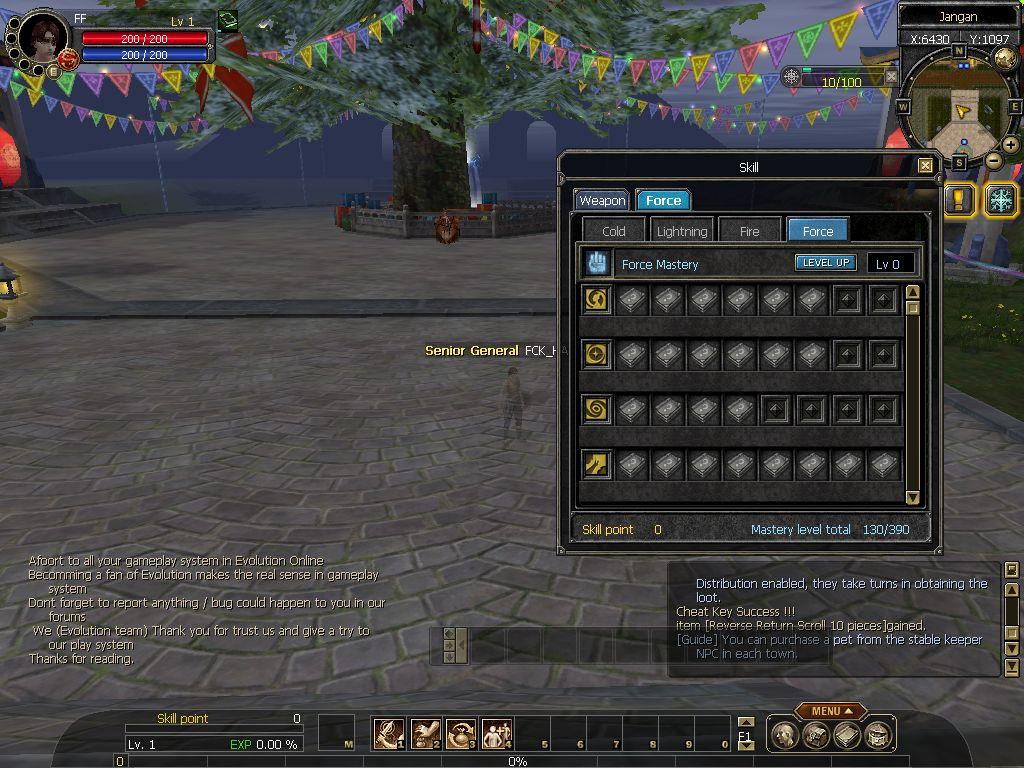Open the Cold mastery tab
Viewport: 1024px width, 768px height.
[614, 231]
